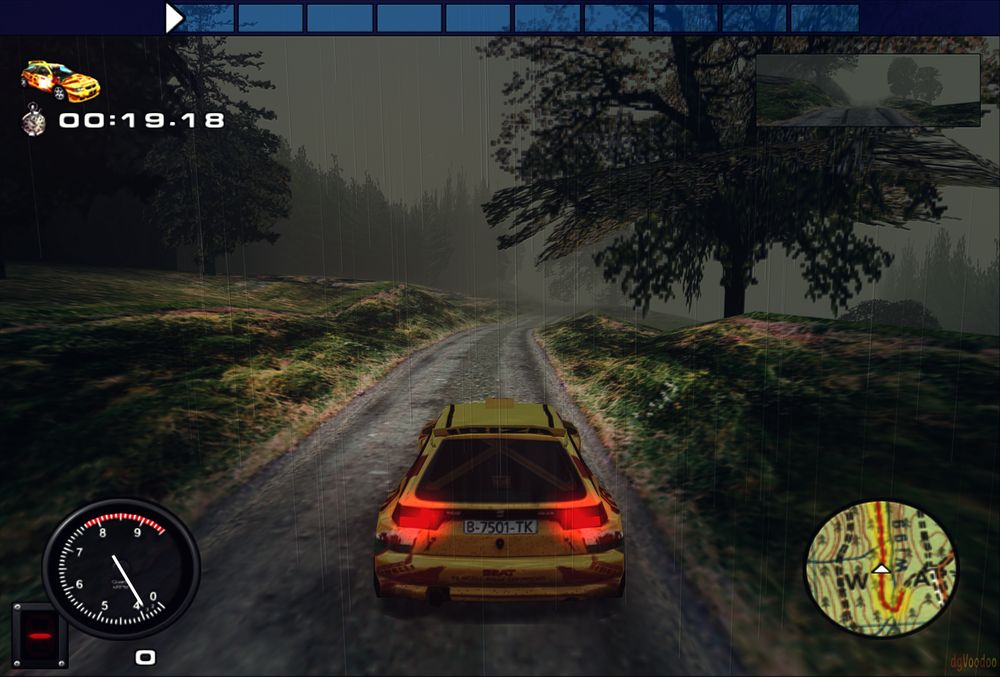Image resolution: width=1000 pixels, height=677 pixels.
Task: Click the yellow rally car icon
Action: [60, 81]
